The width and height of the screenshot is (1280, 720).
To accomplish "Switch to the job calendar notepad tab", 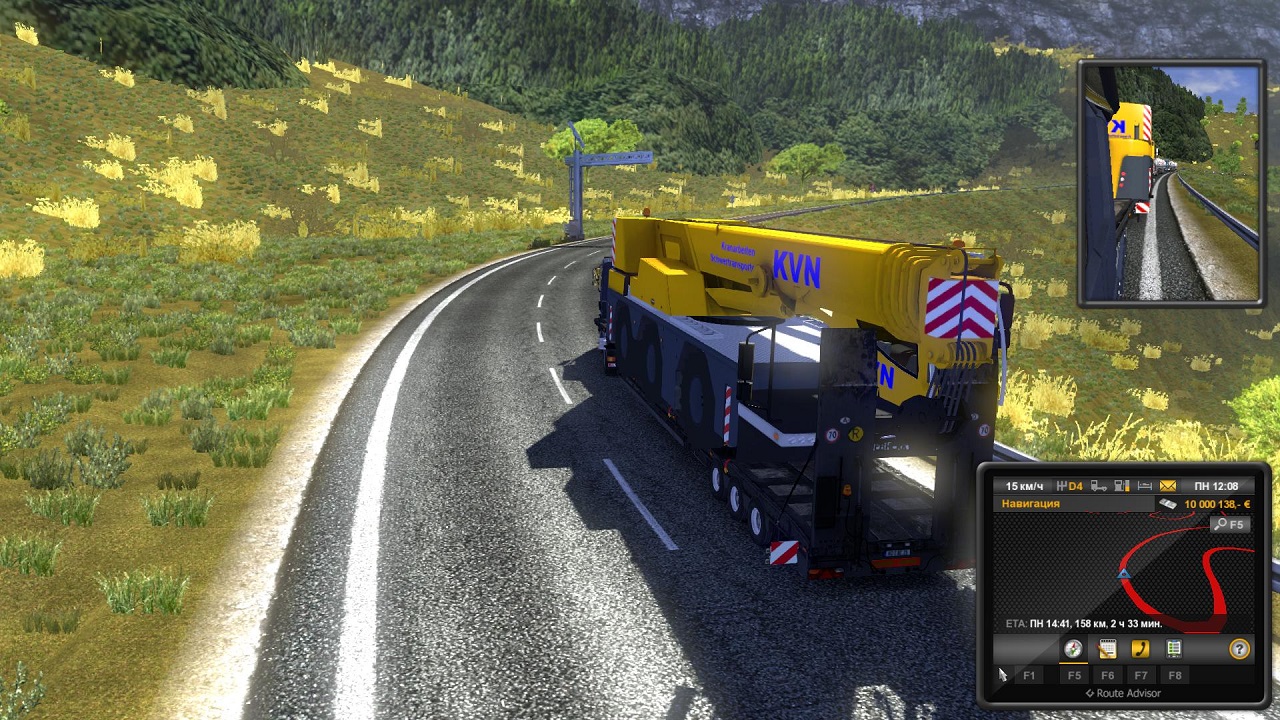I will pyautogui.click(x=1107, y=649).
